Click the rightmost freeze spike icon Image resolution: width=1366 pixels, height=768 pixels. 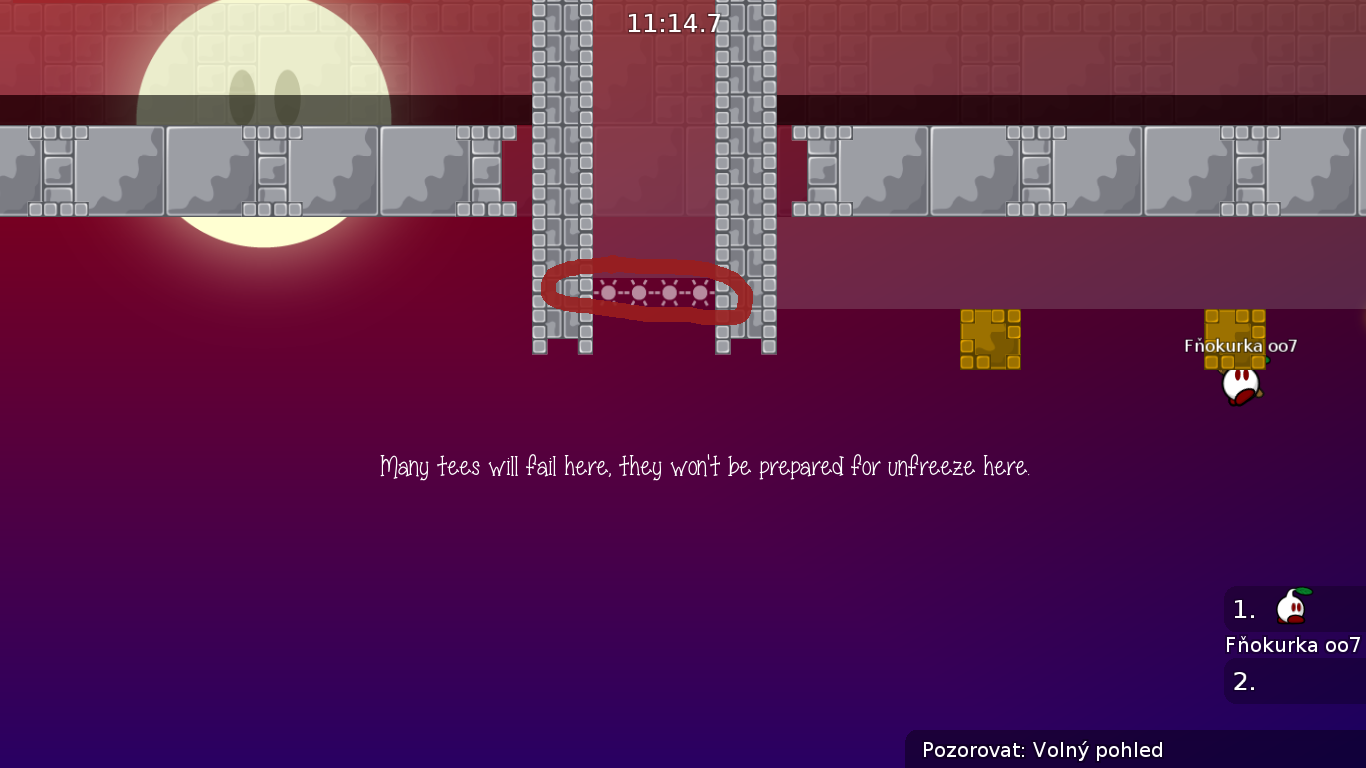pos(700,292)
